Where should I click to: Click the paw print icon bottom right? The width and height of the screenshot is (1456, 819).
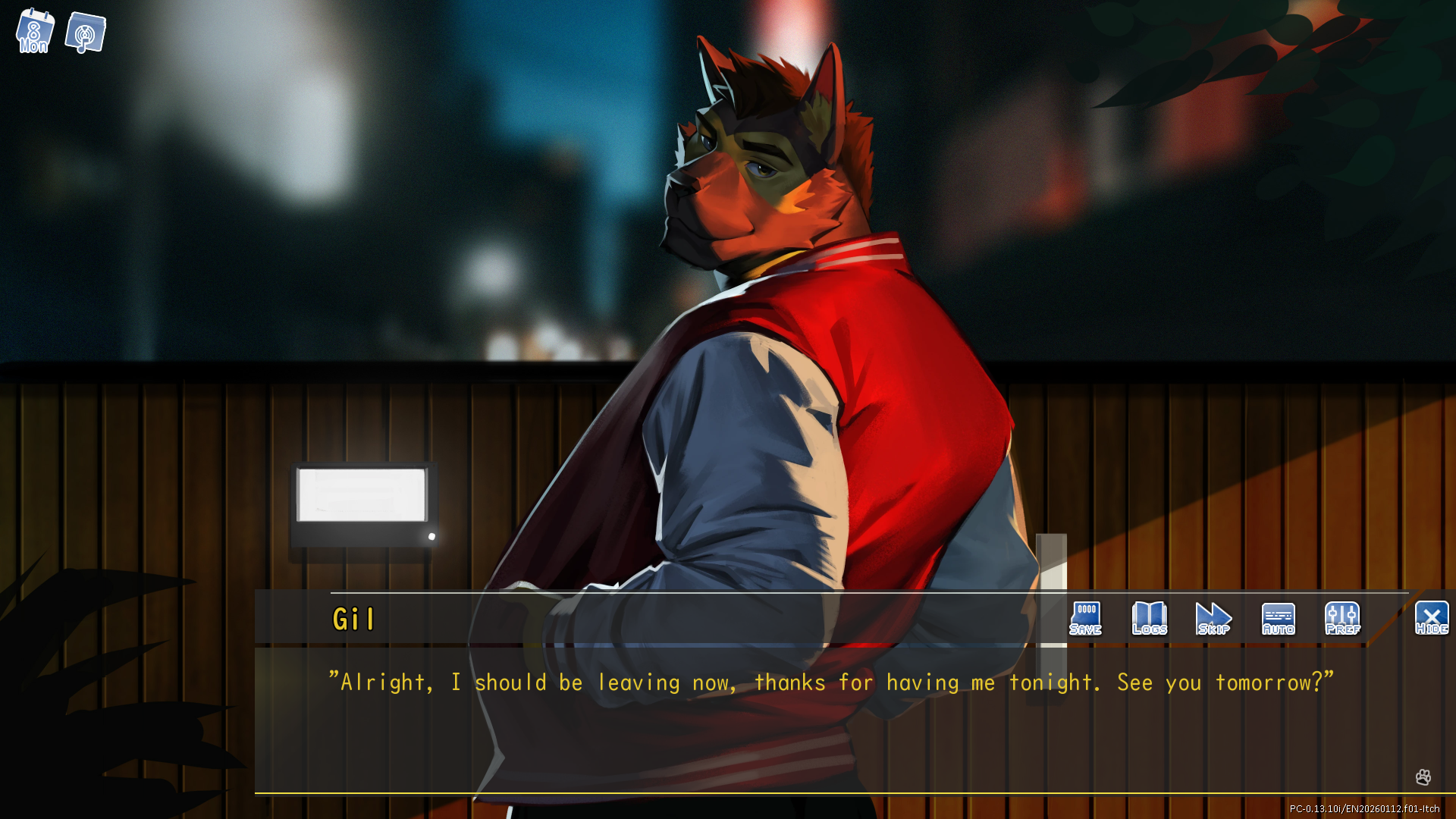pos(1423,778)
